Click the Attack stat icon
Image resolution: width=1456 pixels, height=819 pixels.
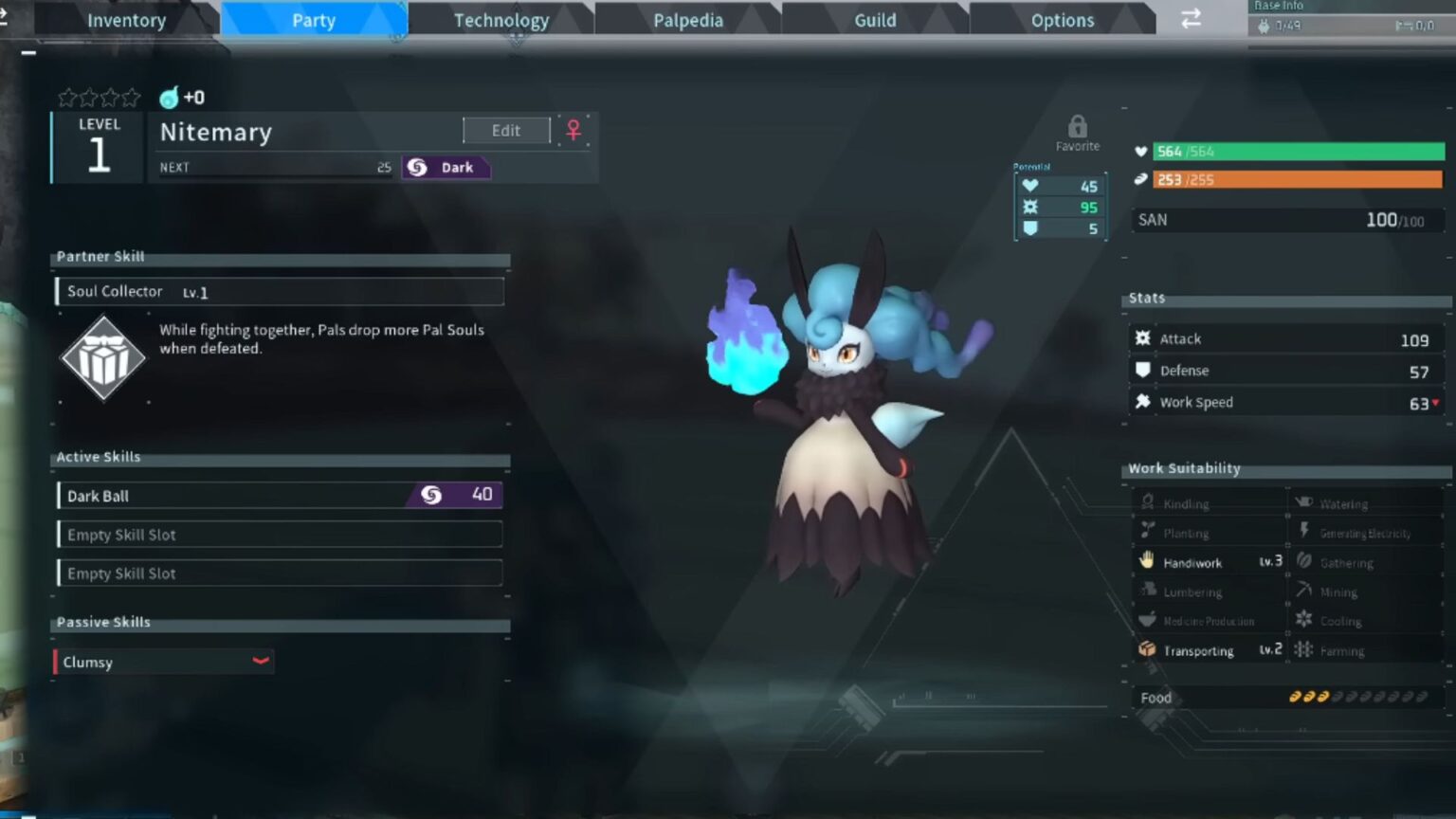tap(1143, 337)
